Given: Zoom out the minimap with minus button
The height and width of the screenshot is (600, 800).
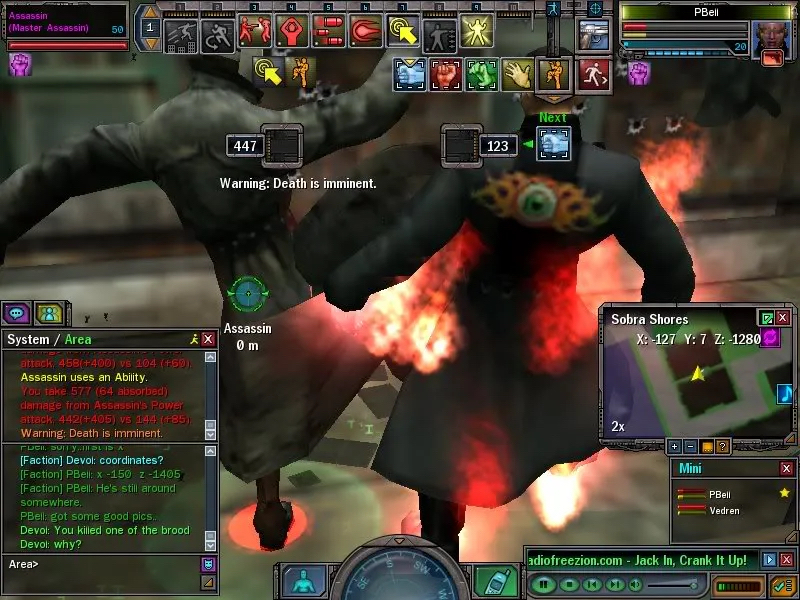Looking at the screenshot, I should pyautogui.click(x=691, y=446).
